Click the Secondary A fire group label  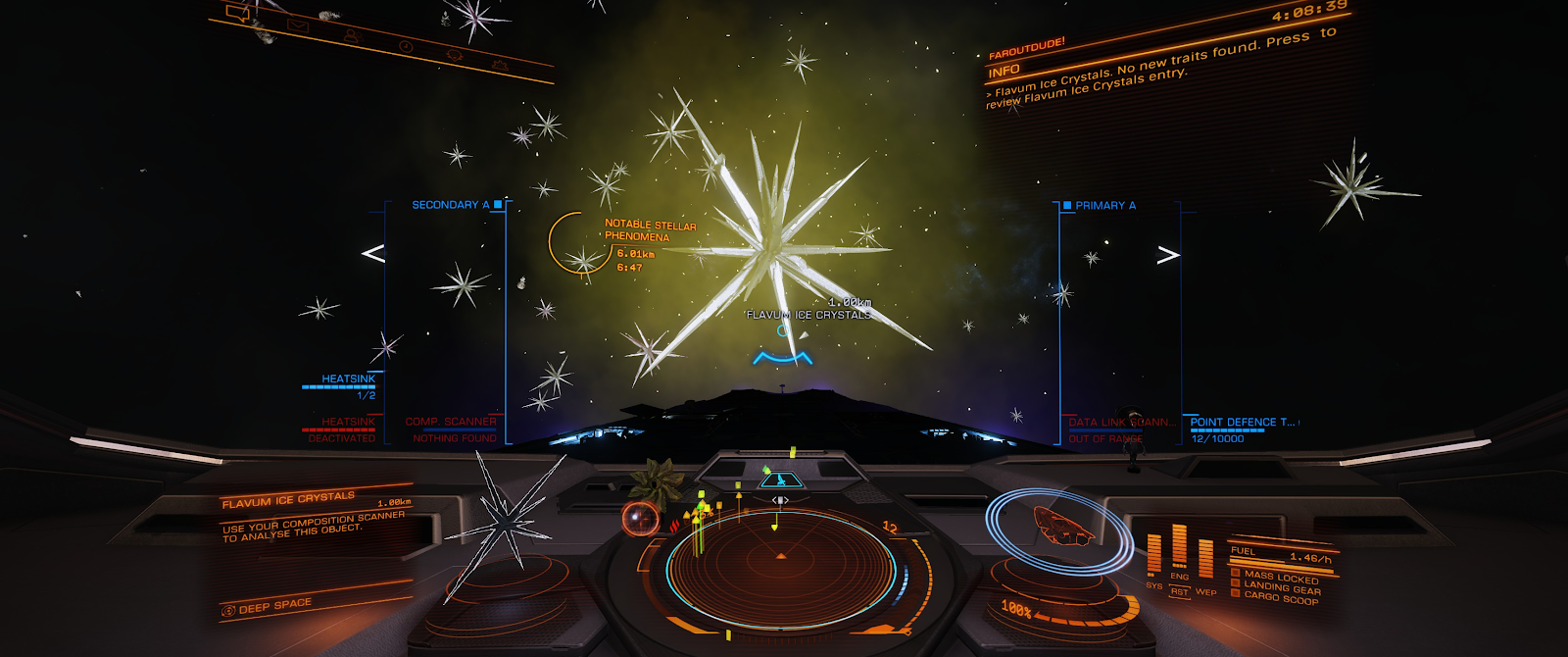pyautogui.click(x=450, y=205)
